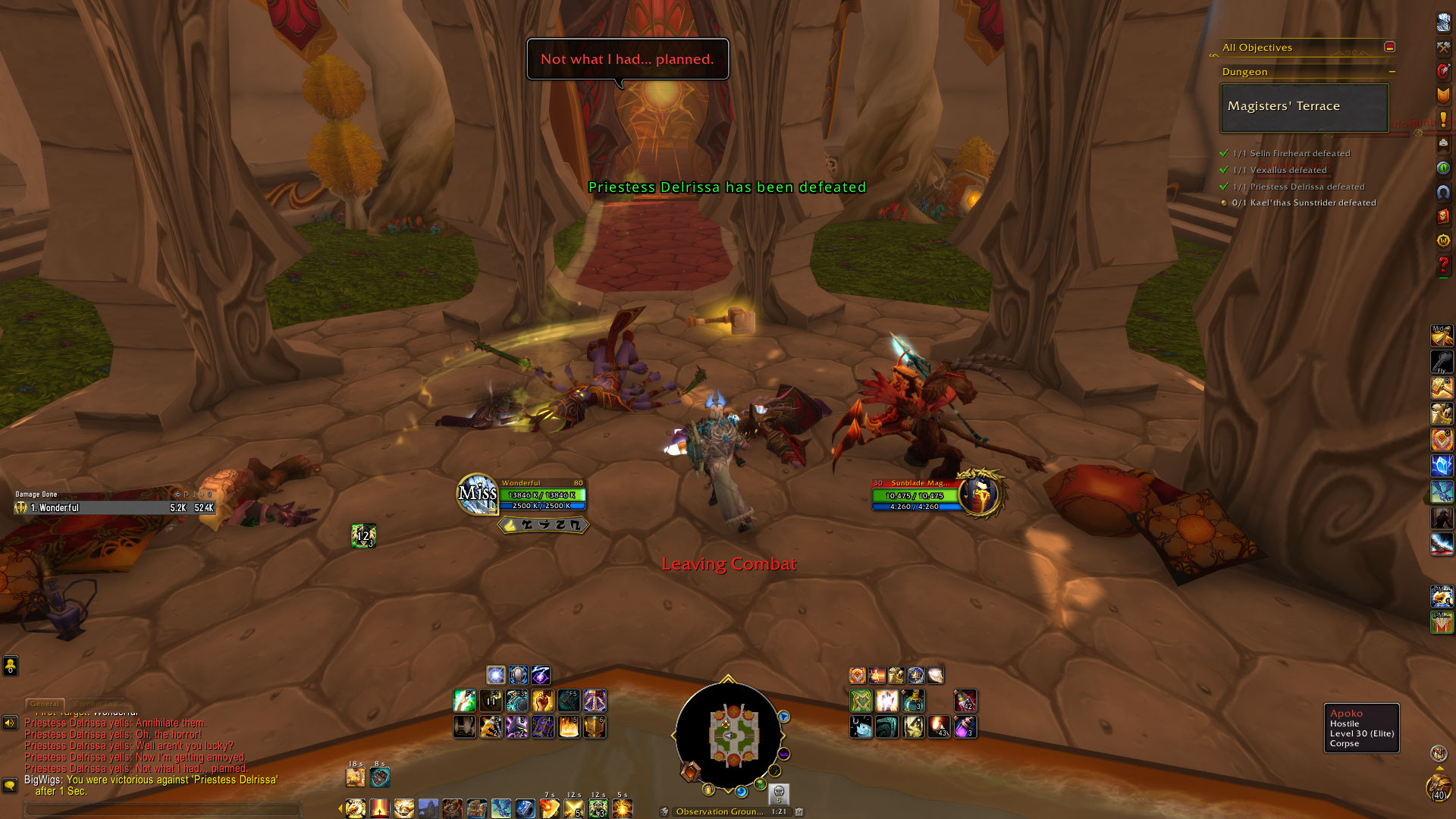1456x819 pixels.
Task: Select the General chat tab
Action: click(45, 704)
